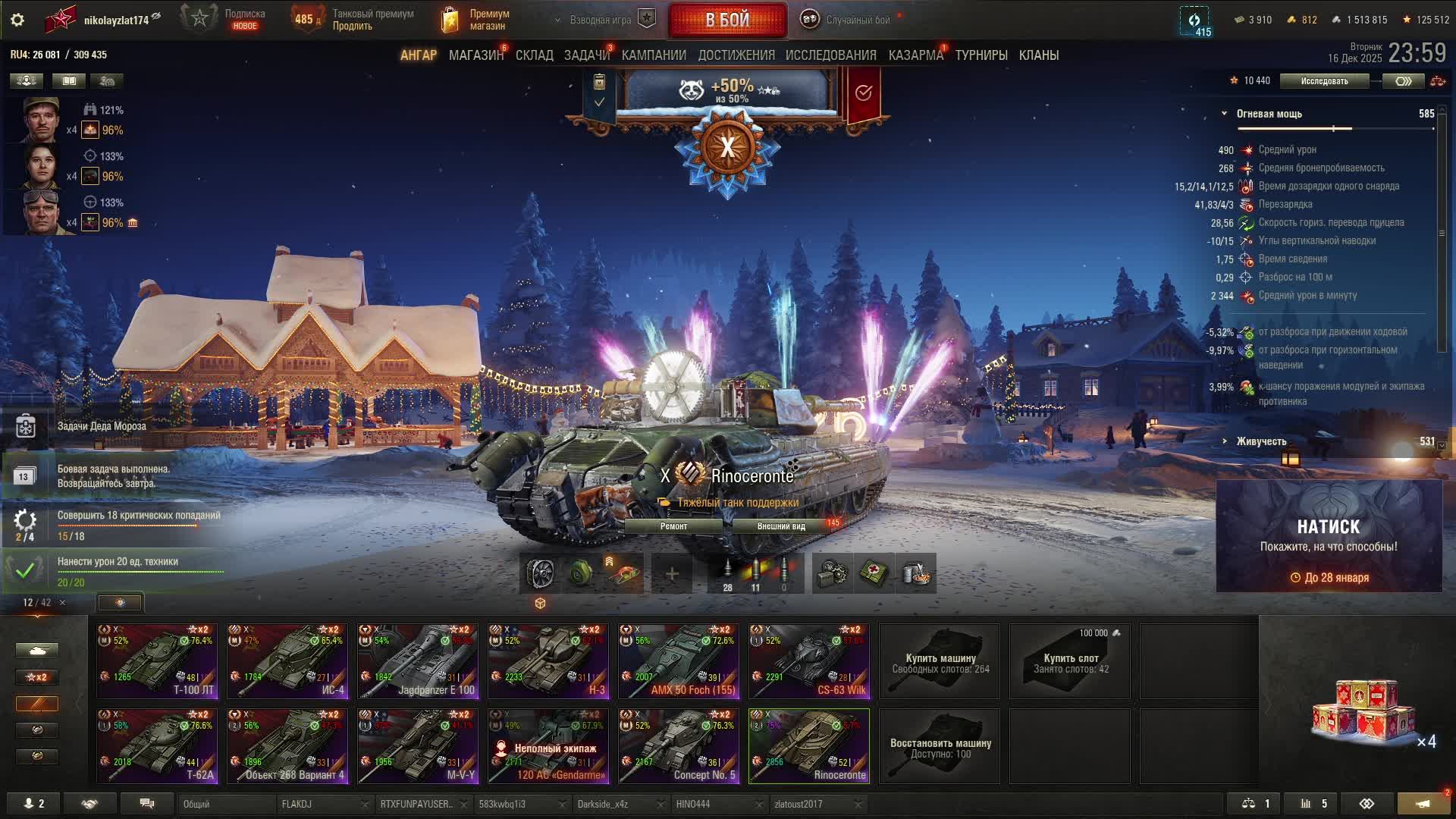
Task: Choose the Jagdpanzer E 100 tank
Action: pyautogui.click(x=418, y=661)
